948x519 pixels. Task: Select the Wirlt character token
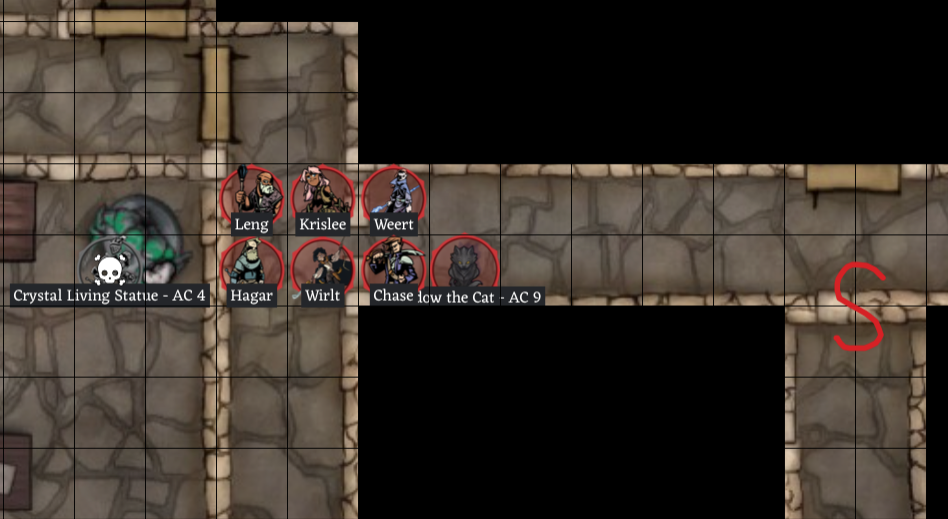coord(323,266)
